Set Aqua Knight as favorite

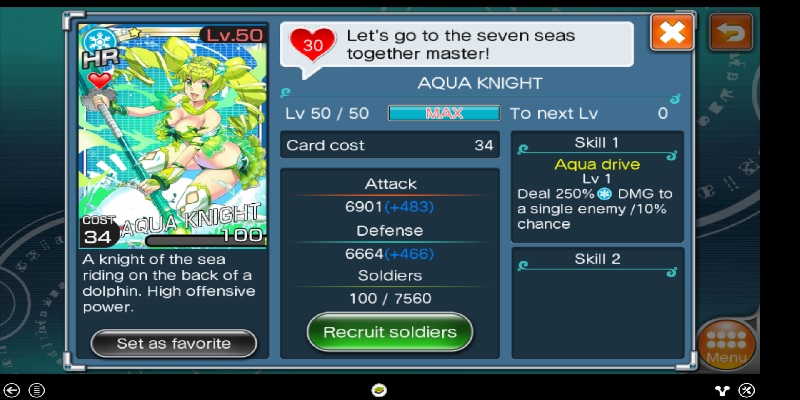click(174, 343)
